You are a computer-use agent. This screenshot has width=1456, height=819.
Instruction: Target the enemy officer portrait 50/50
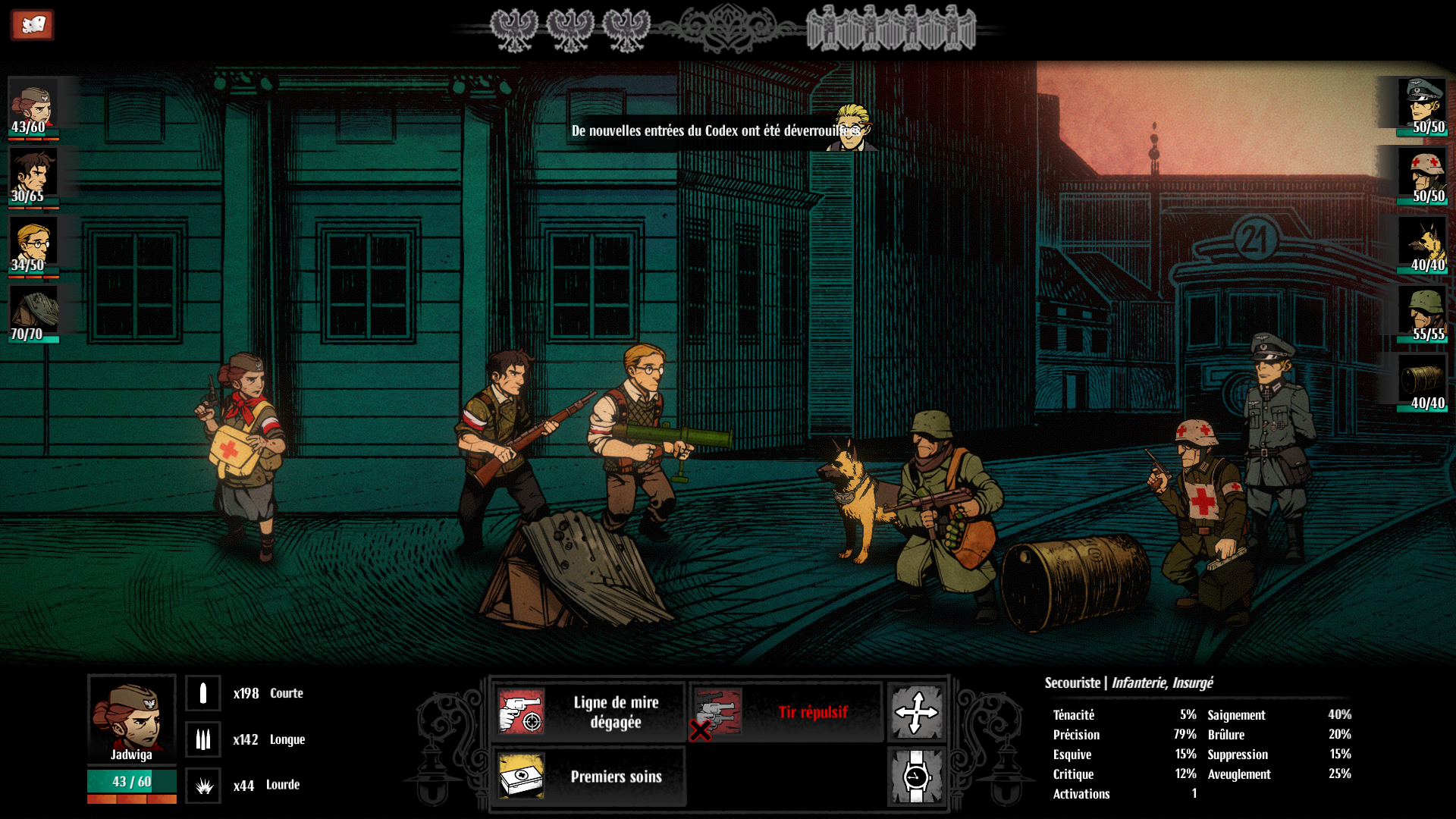click(x=1423, y=107)
